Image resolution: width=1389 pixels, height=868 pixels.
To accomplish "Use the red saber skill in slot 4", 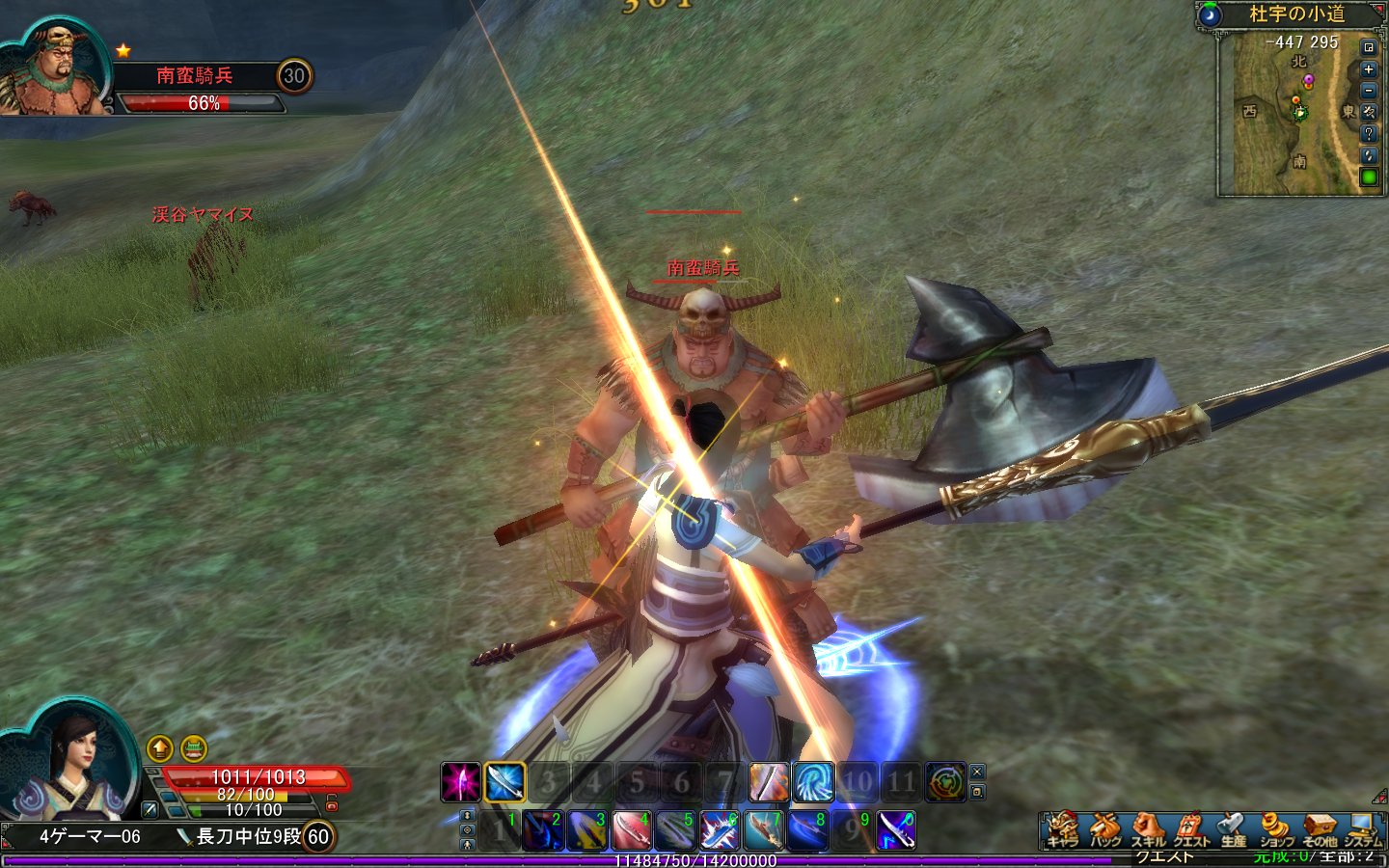I will coord(631,831).
